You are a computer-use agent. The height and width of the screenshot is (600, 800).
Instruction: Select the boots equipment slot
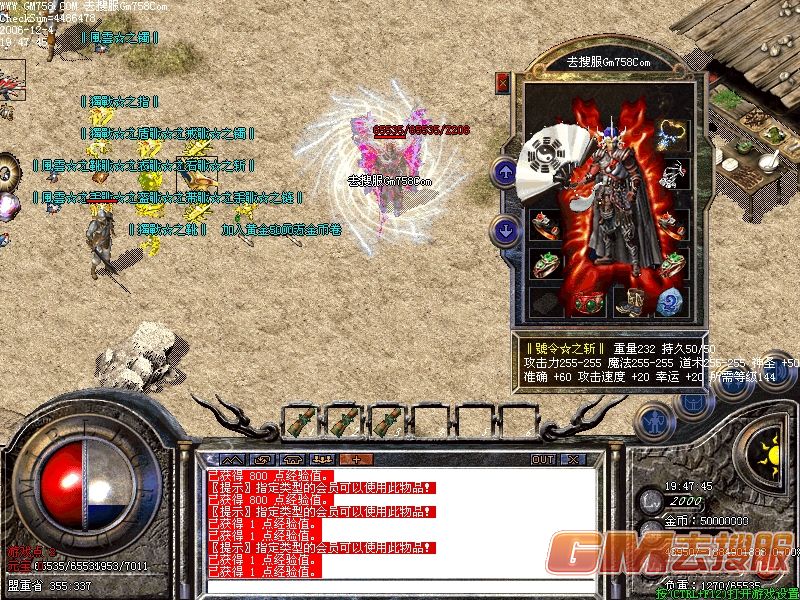tap(629, 301)
